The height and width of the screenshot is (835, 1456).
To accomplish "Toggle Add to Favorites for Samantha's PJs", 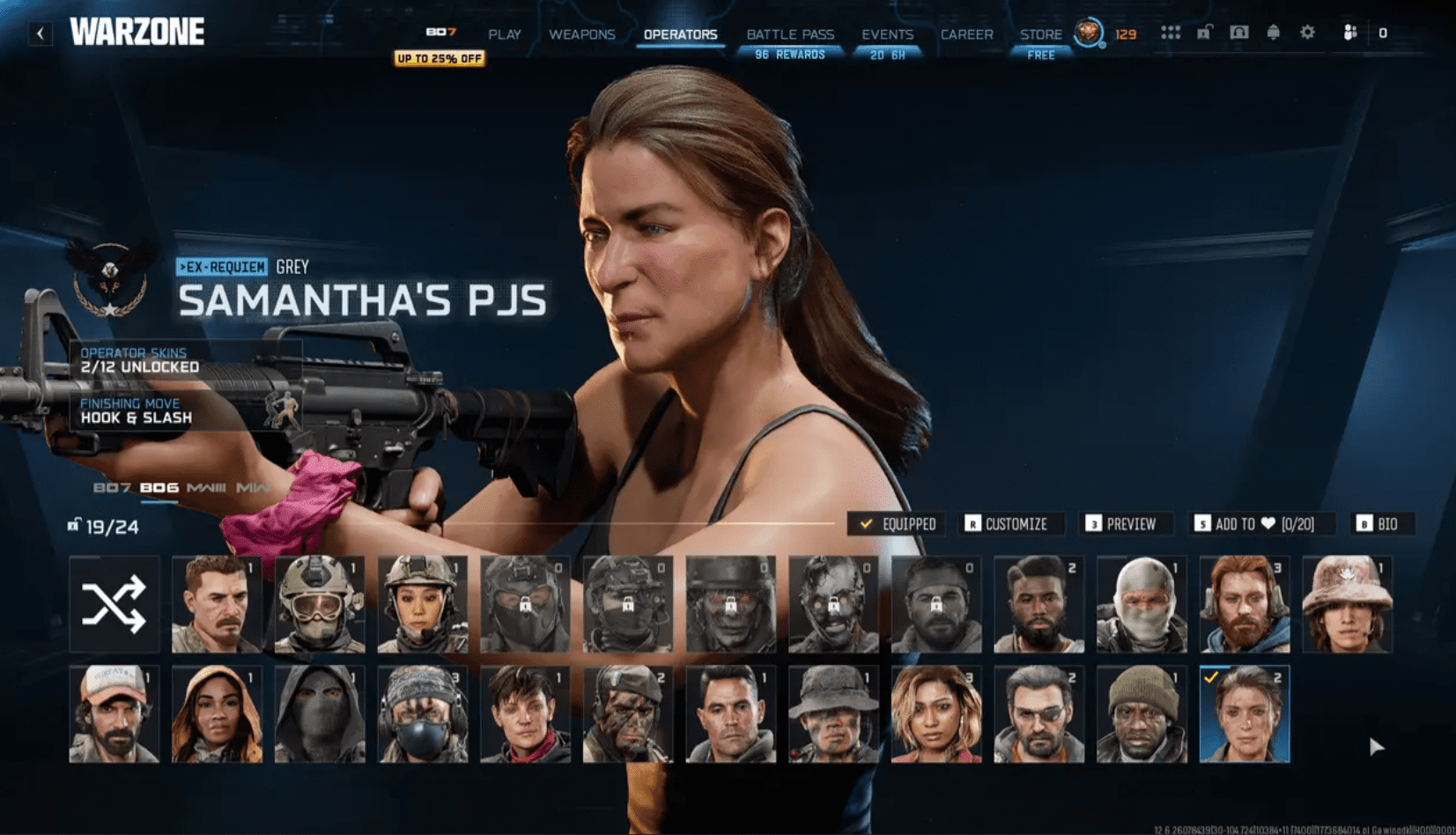I will click(x=1254, y=523).
